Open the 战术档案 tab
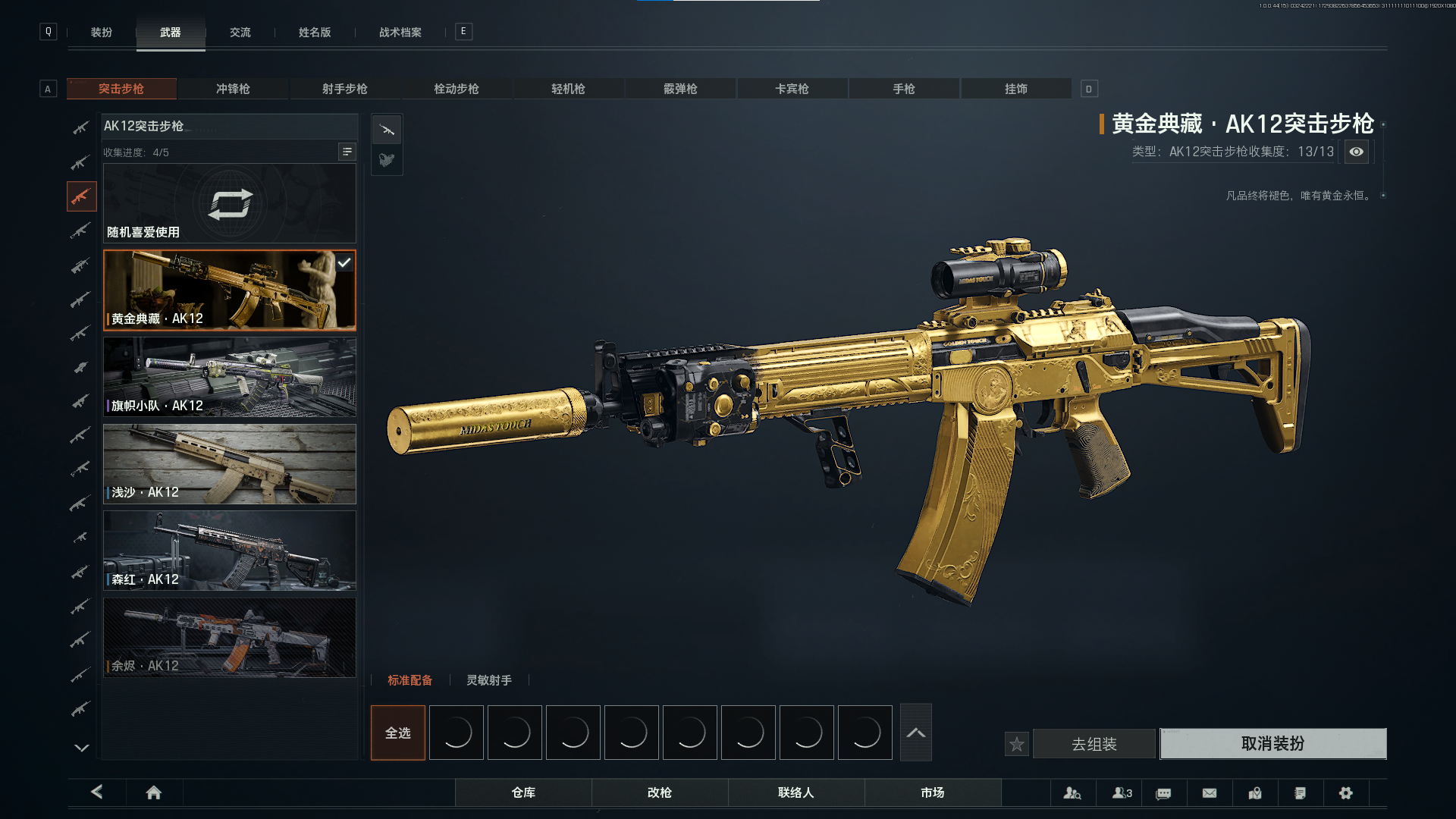The image size is (1456, 819). (x=400, y=33)
